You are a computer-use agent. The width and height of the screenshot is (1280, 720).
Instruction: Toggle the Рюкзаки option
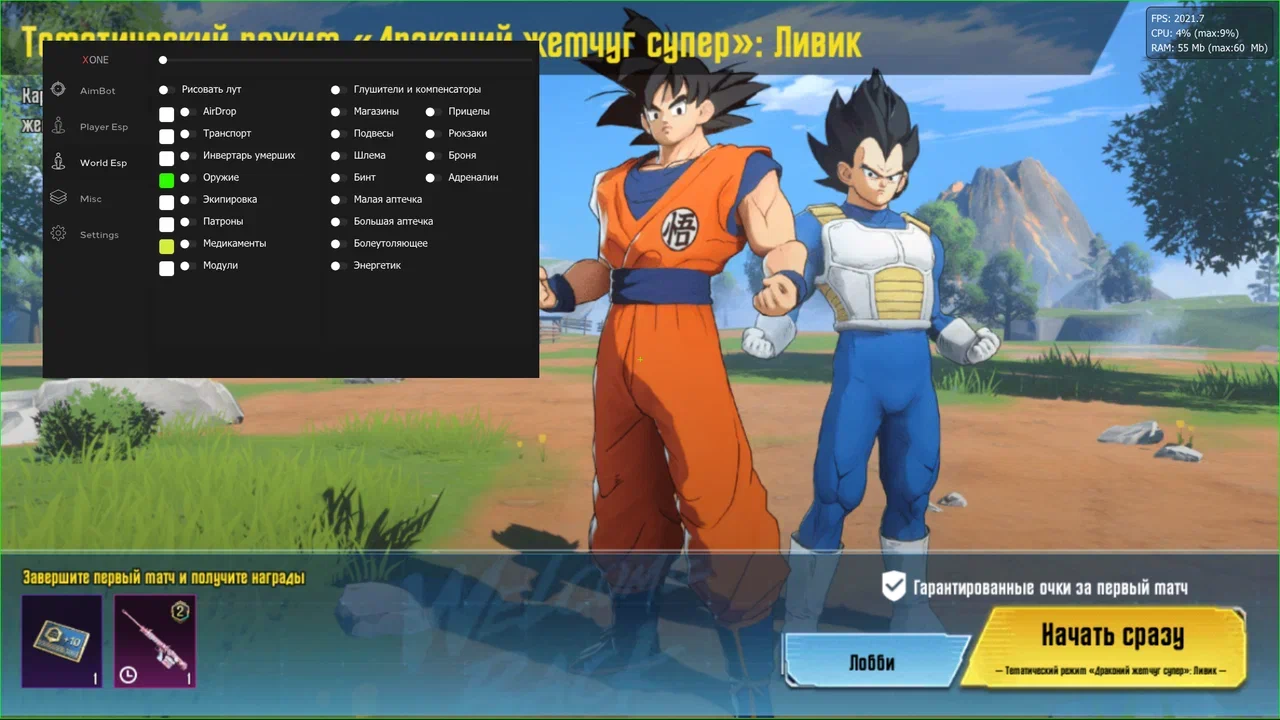tap(432, 134)
